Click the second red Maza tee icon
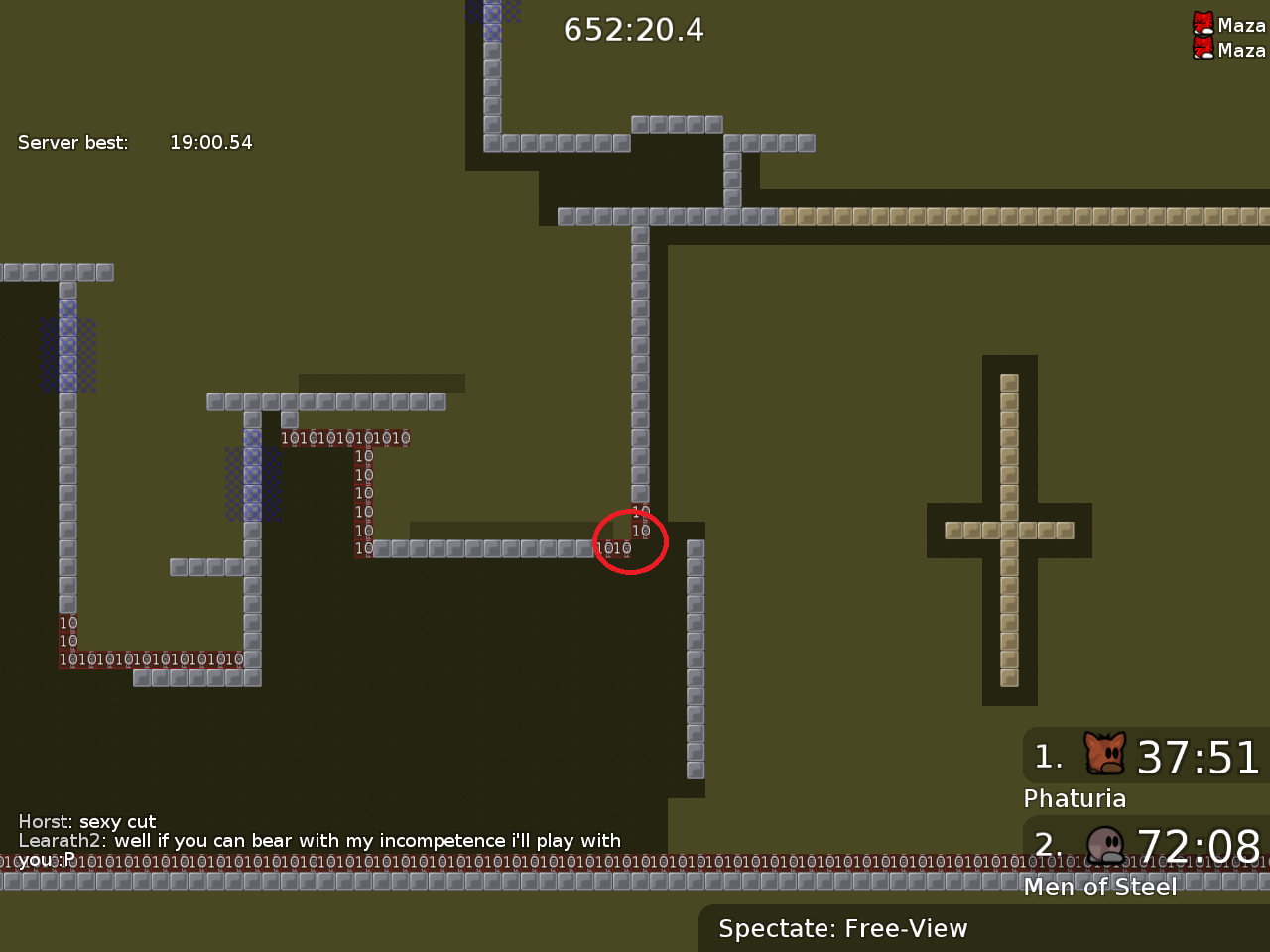1270x952 pixels. pos(1204,48)
